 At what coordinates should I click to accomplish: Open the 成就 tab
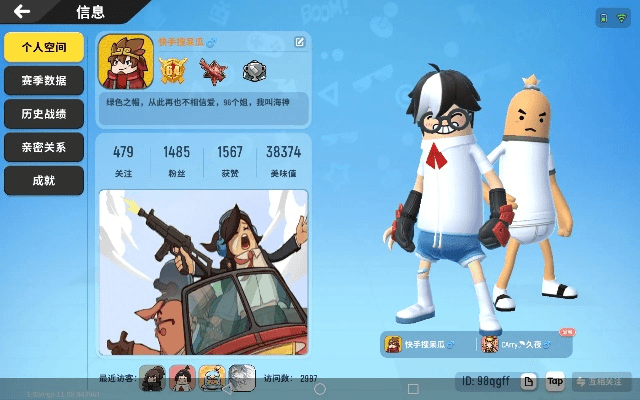(x=43, y=180)
